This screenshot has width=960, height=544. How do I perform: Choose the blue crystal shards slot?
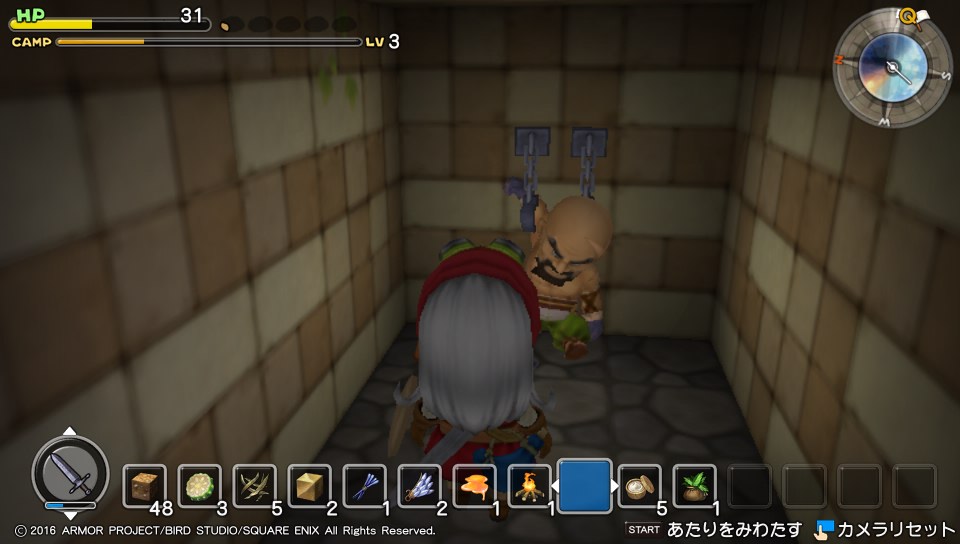pos(419,486)
